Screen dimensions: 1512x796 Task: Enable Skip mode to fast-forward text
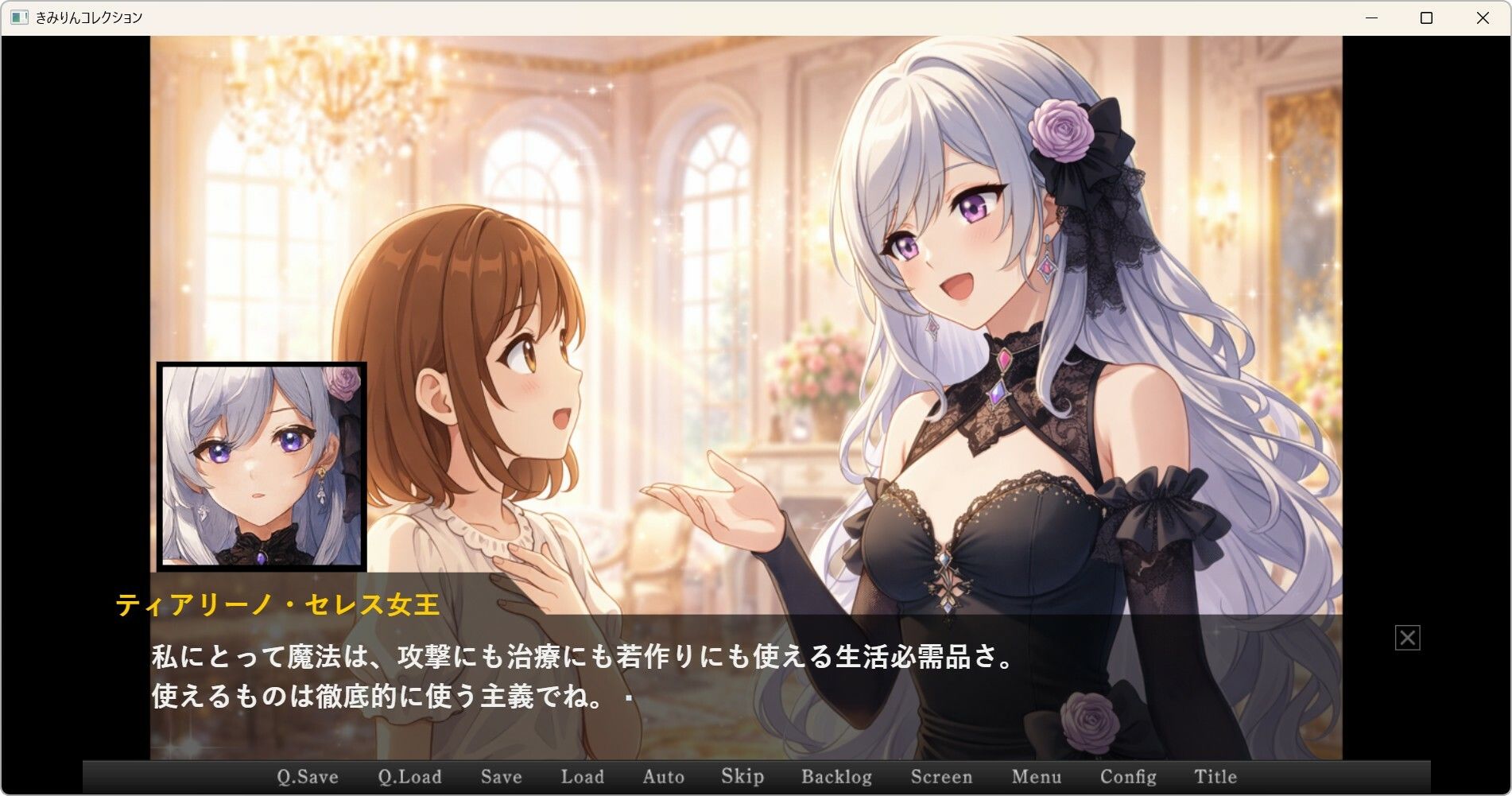tap(741, 776)
